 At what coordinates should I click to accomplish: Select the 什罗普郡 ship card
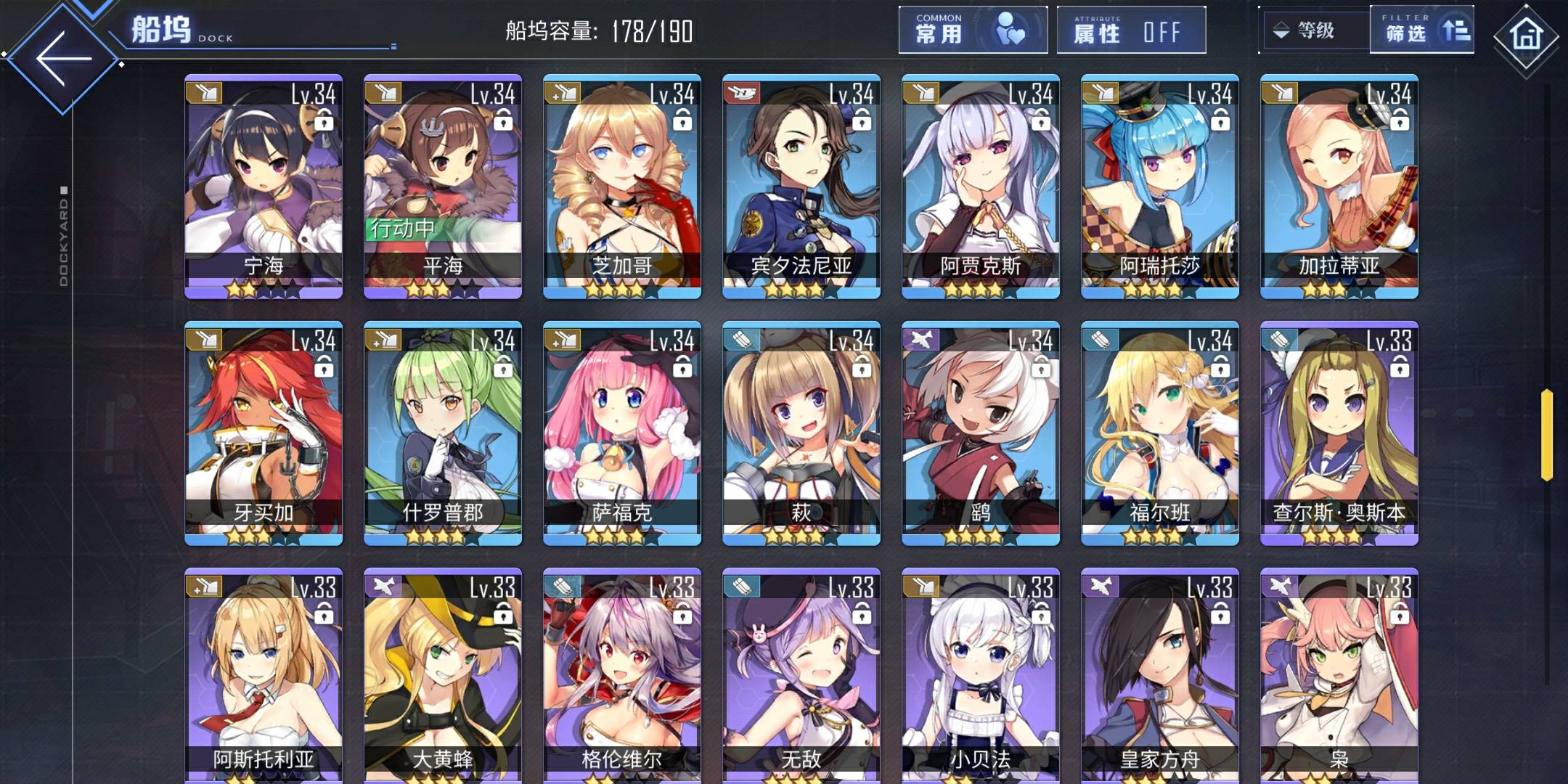pyautogui.click(x=443, y=433)
